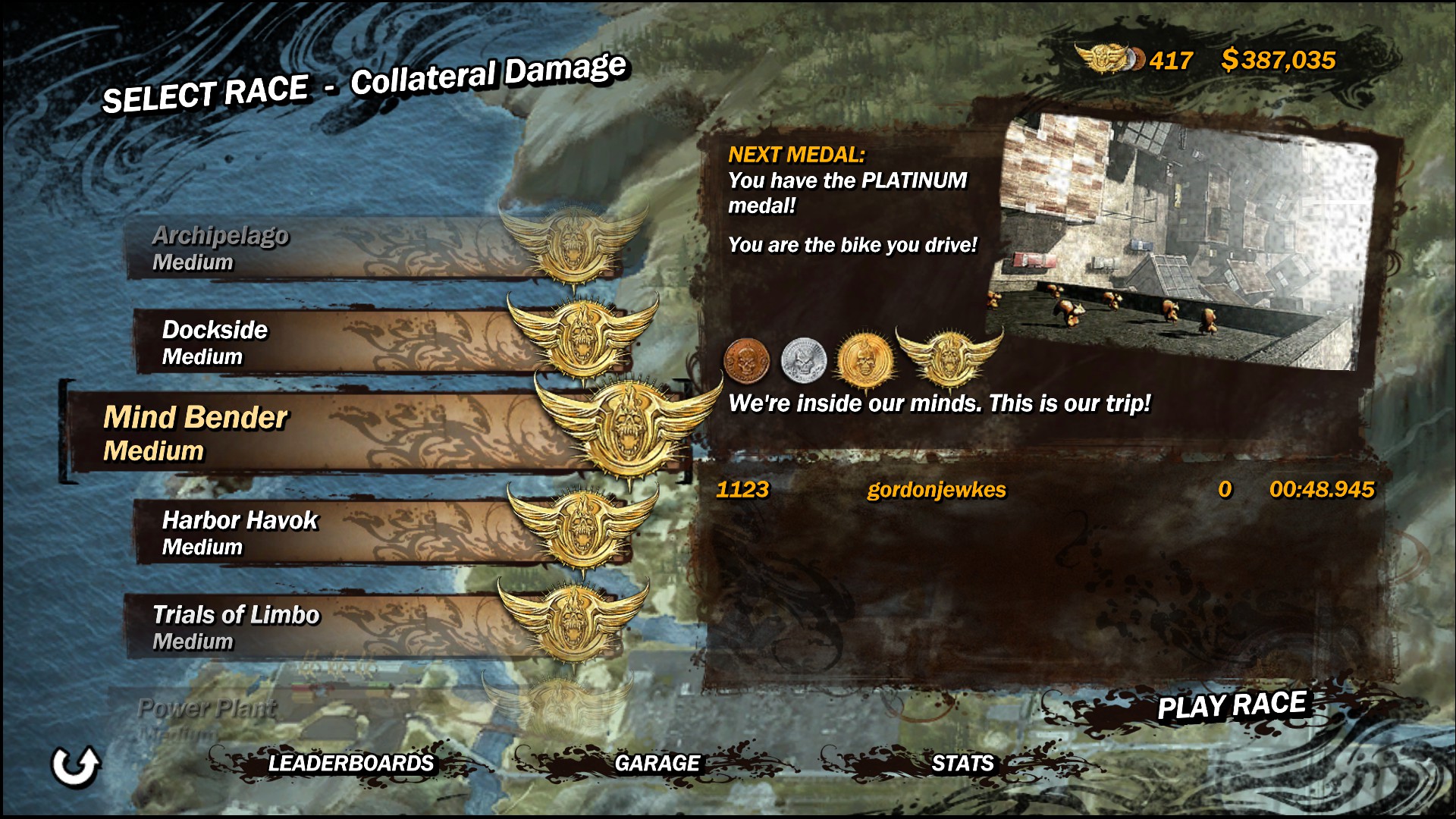Click the round gold medal icon

[x=863, y=359]
